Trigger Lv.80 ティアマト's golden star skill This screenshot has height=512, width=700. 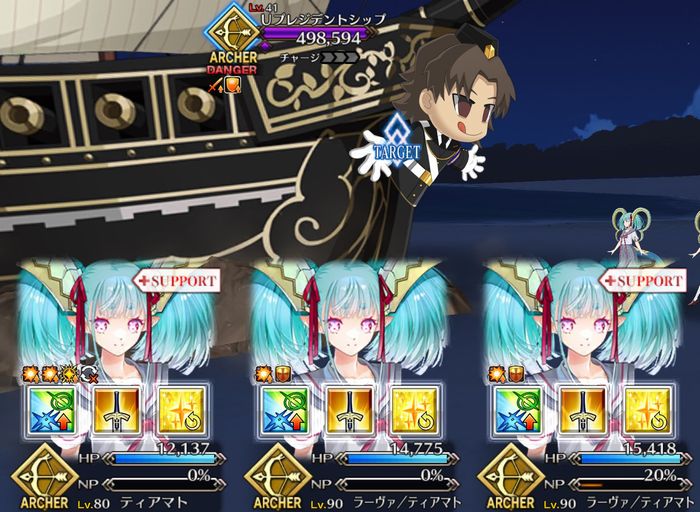click(183, 410)
